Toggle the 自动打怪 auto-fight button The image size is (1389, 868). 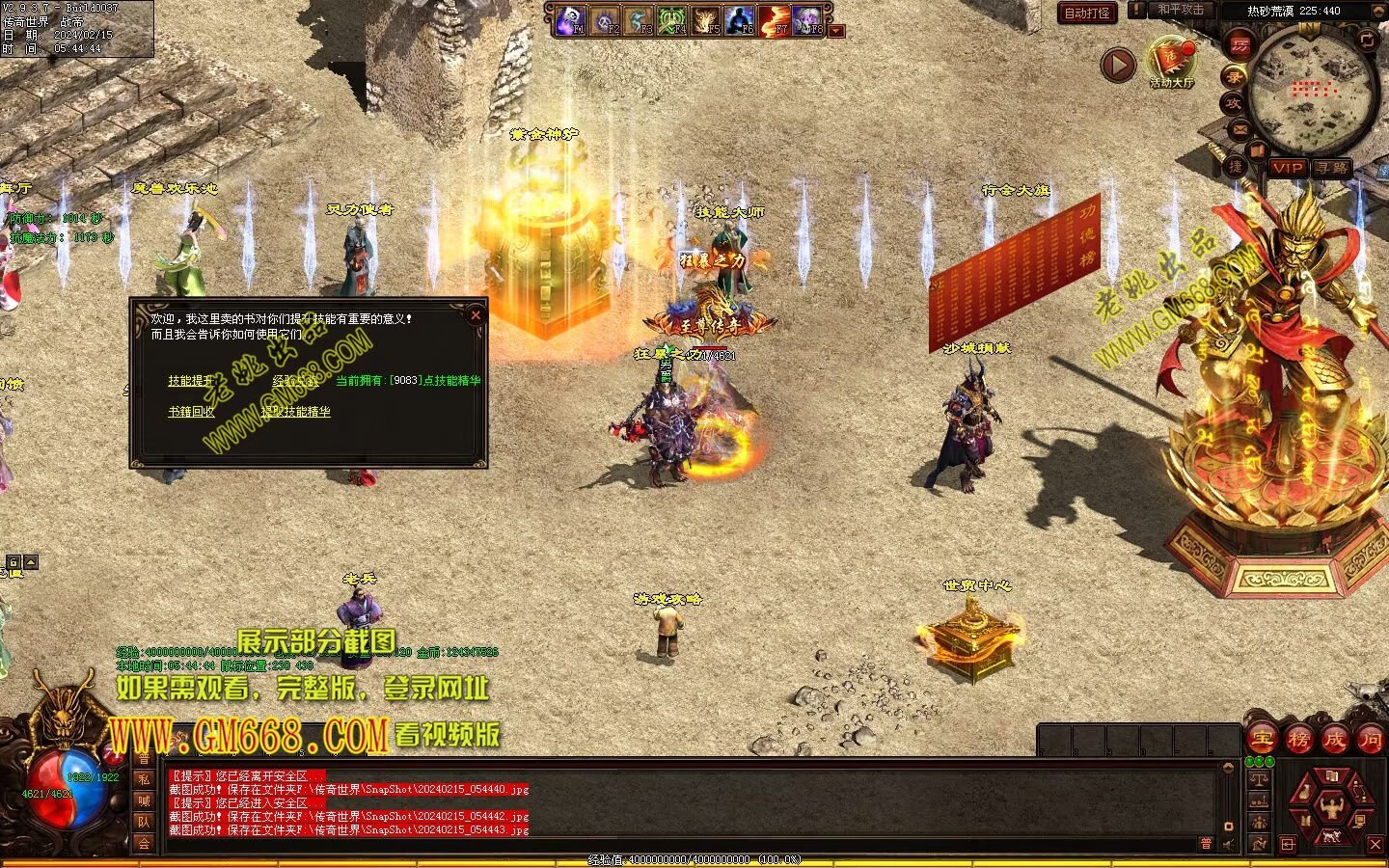tap(1088, 13)
